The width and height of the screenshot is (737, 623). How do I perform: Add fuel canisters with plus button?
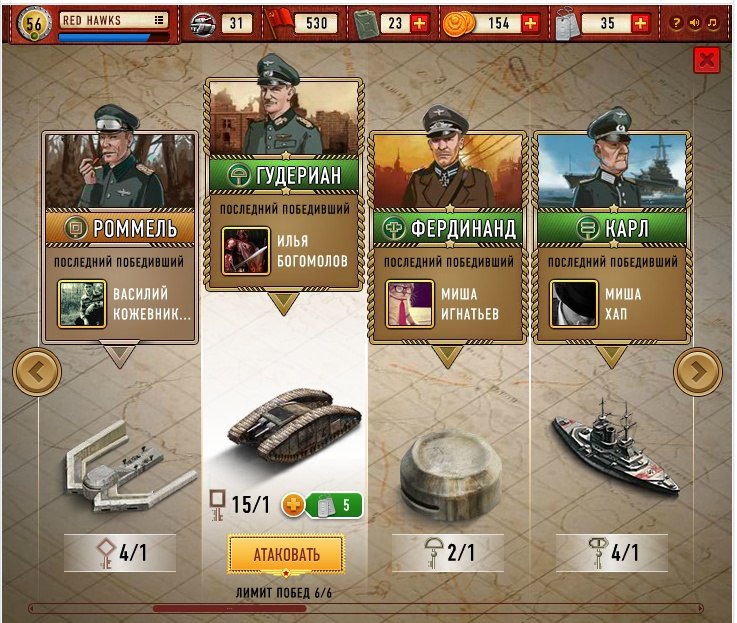419,22
